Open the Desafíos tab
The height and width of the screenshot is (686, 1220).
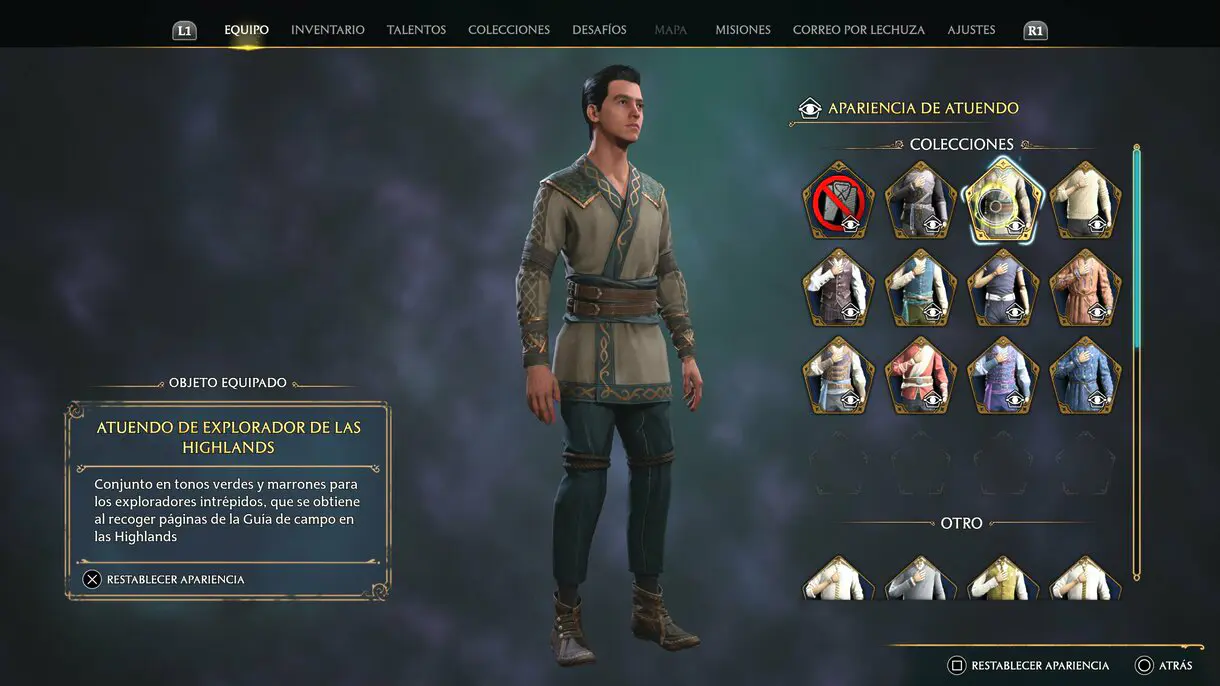599,30
